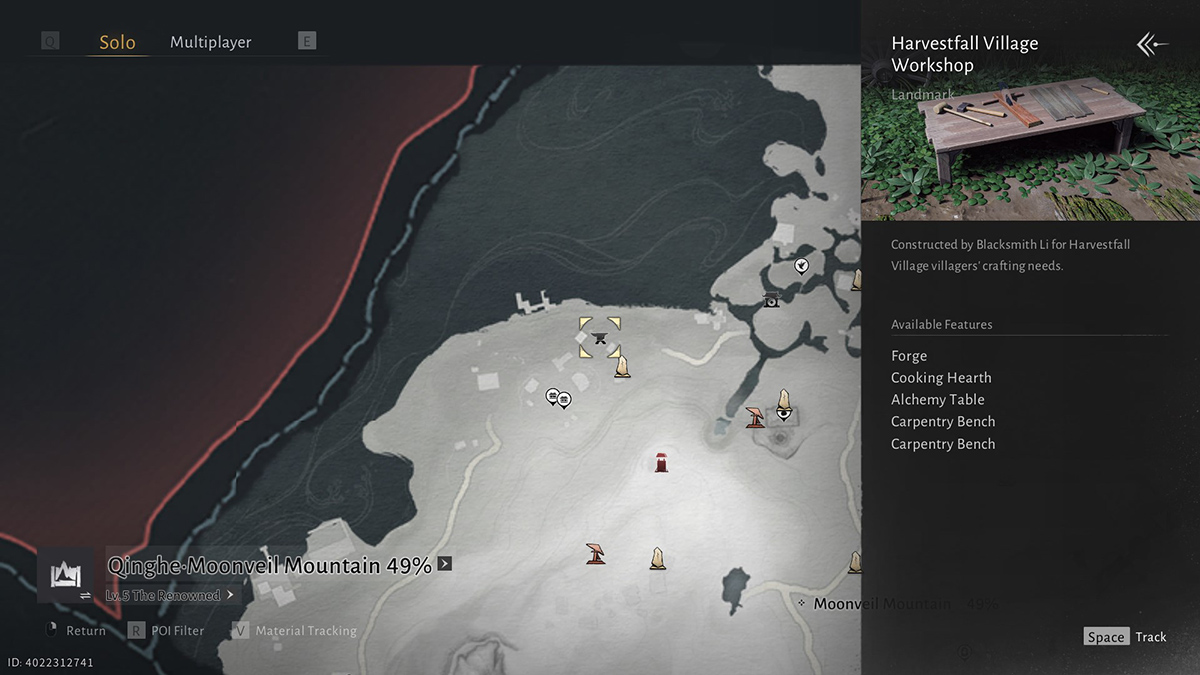Expand the Qinghe-Moonveil Mountain exploration arrow
Viewport: 1200px width, 675px height.
[x=445, y=564]
